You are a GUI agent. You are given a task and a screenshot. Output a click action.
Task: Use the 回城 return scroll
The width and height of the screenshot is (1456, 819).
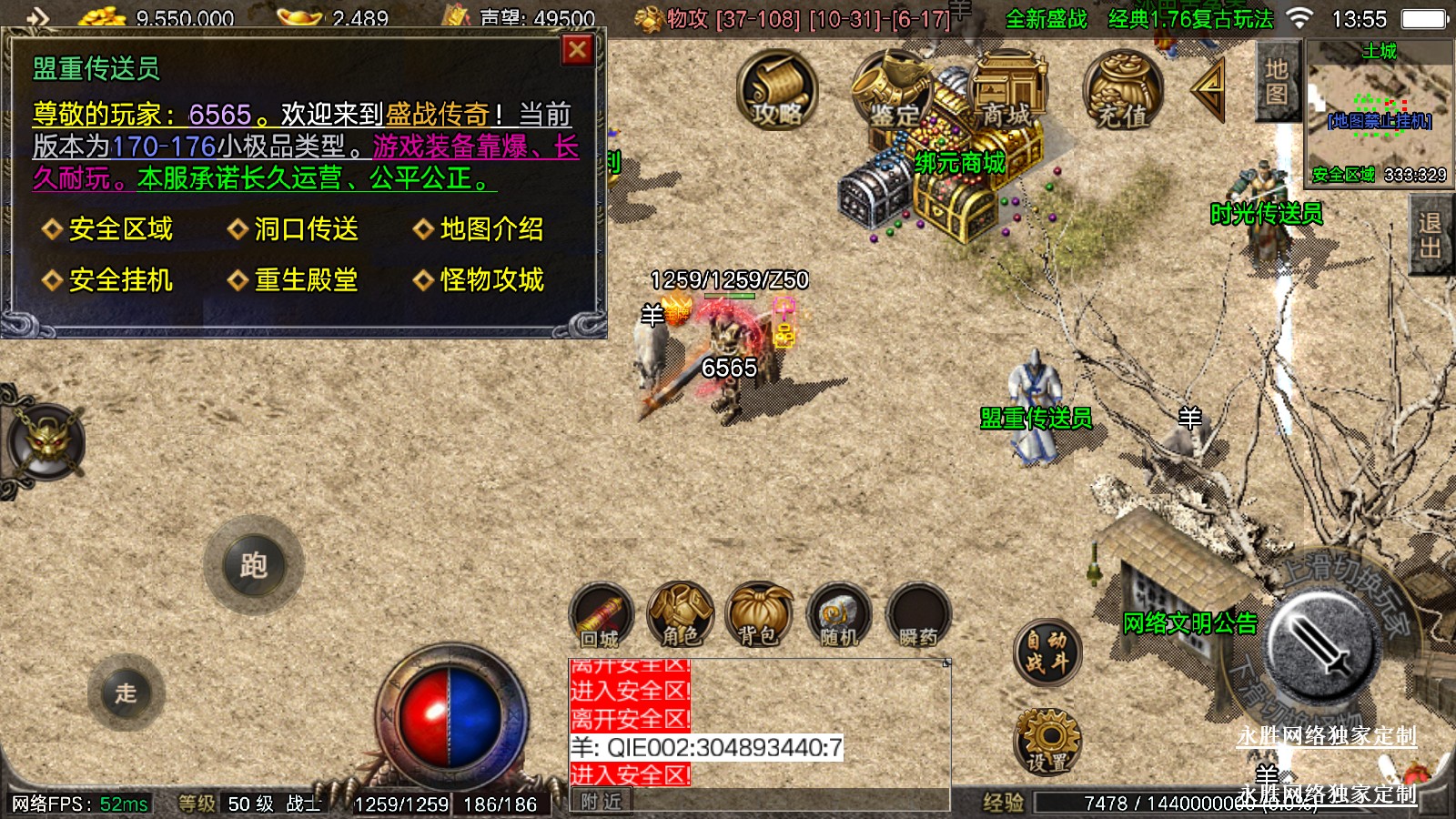(x=601, y=616)
